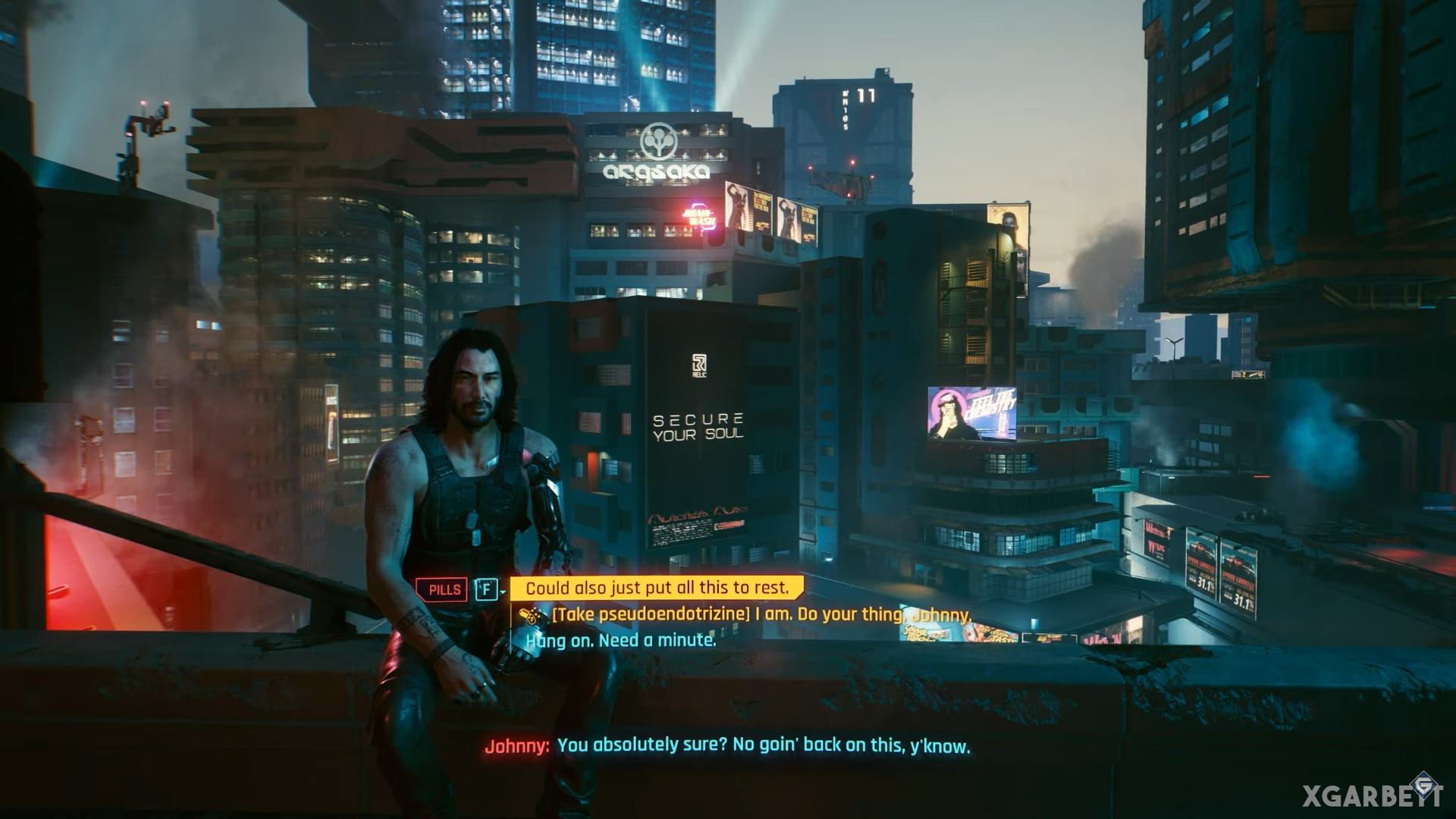Select the red PILLS status indicator
Viewport: 1456px width, 819px height.
tap(443, 589)
